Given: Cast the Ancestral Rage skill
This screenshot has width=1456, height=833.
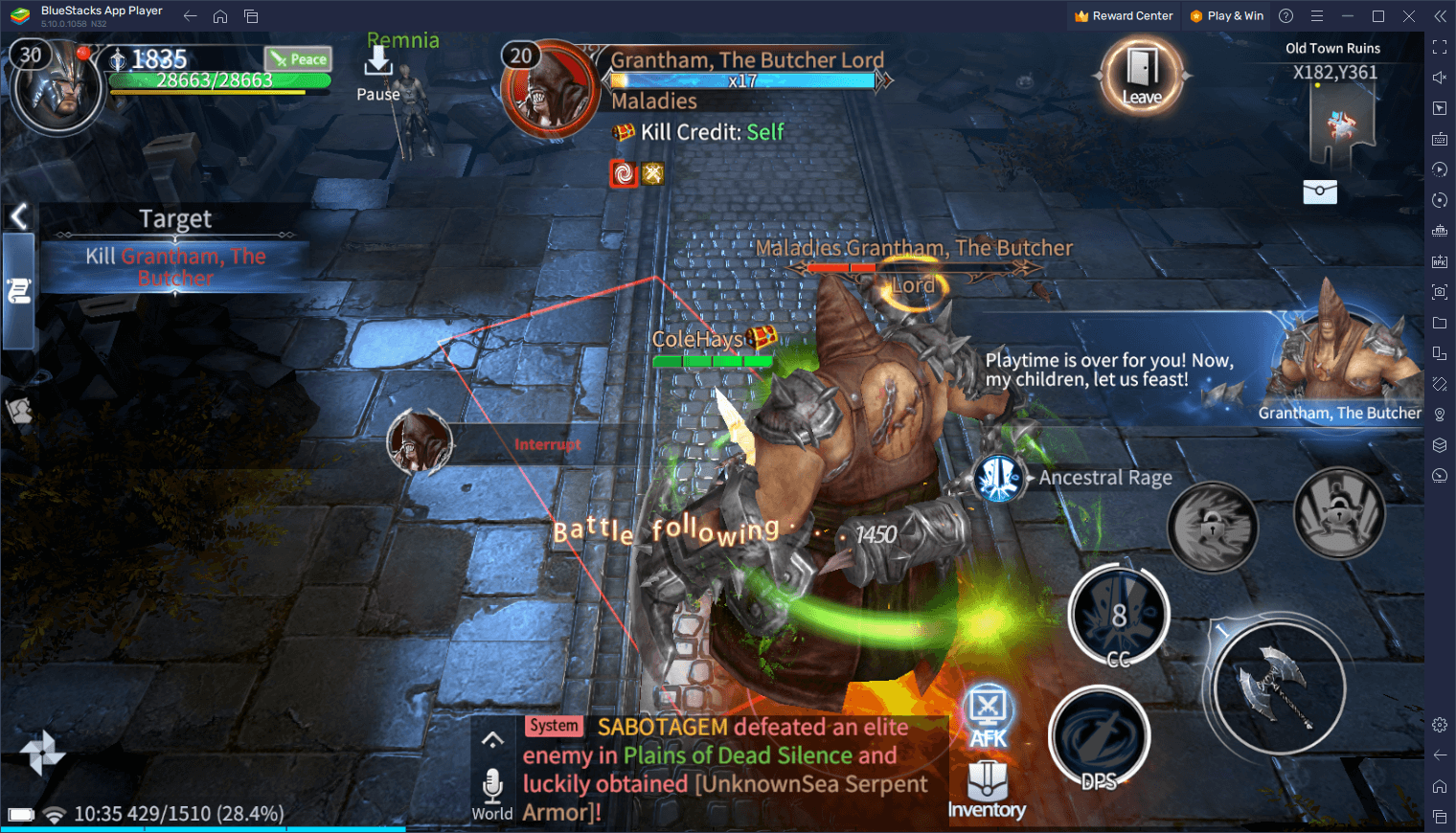Looking at the screenshot, I should 999,478.
